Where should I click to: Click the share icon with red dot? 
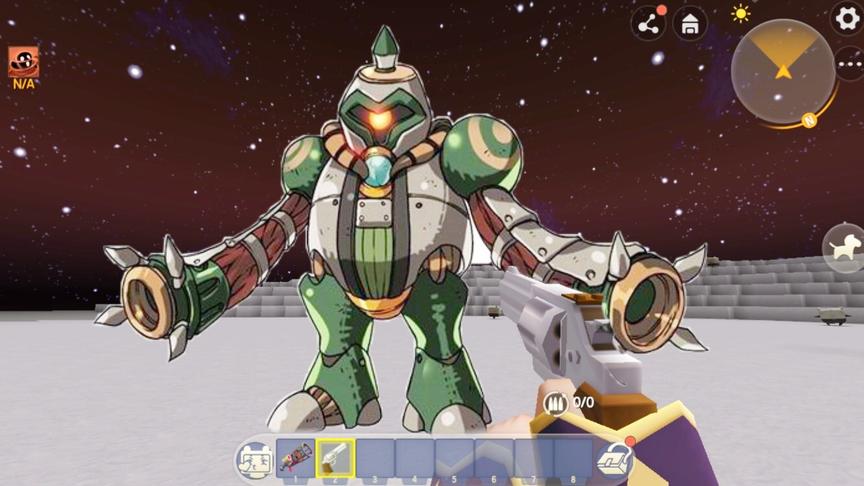(648, 24)
